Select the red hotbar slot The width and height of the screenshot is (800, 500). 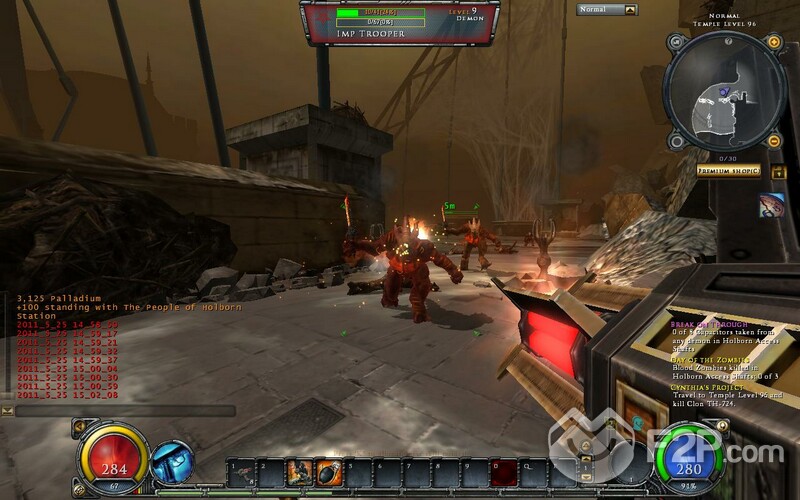pyautogui.click(x=503, y=470)
